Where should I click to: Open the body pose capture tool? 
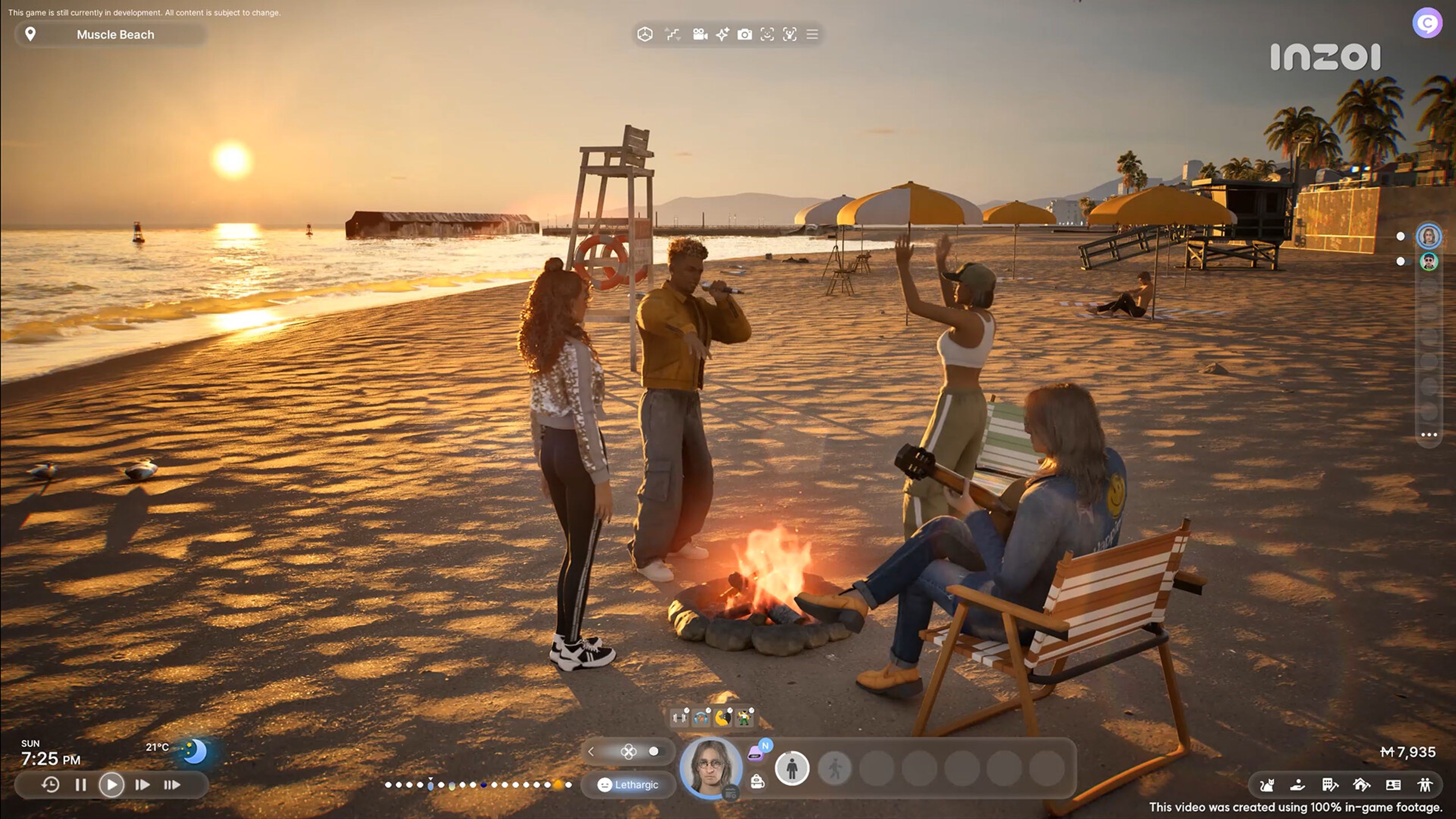(790, 35)
